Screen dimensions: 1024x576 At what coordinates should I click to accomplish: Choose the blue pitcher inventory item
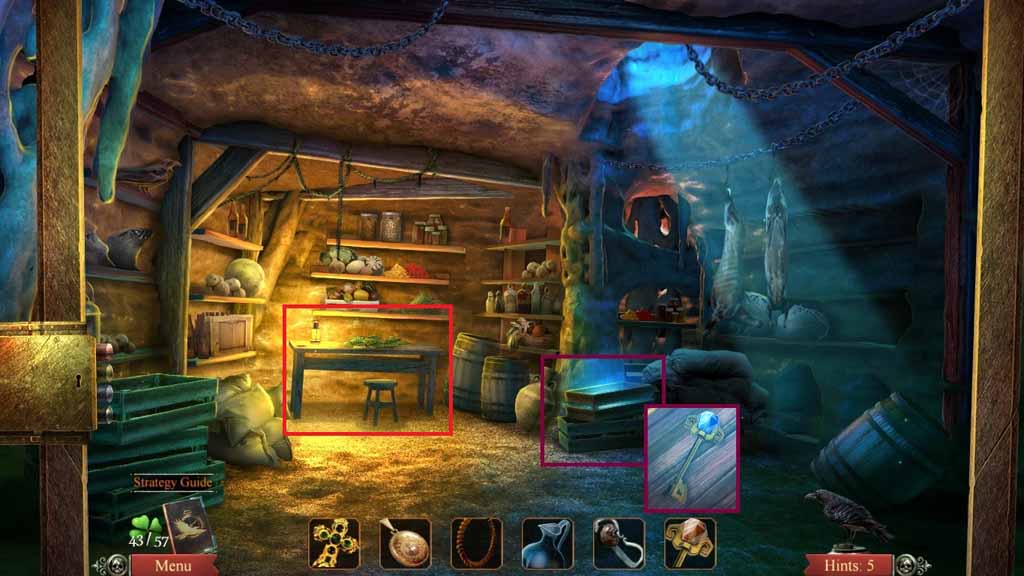(547, 543)
